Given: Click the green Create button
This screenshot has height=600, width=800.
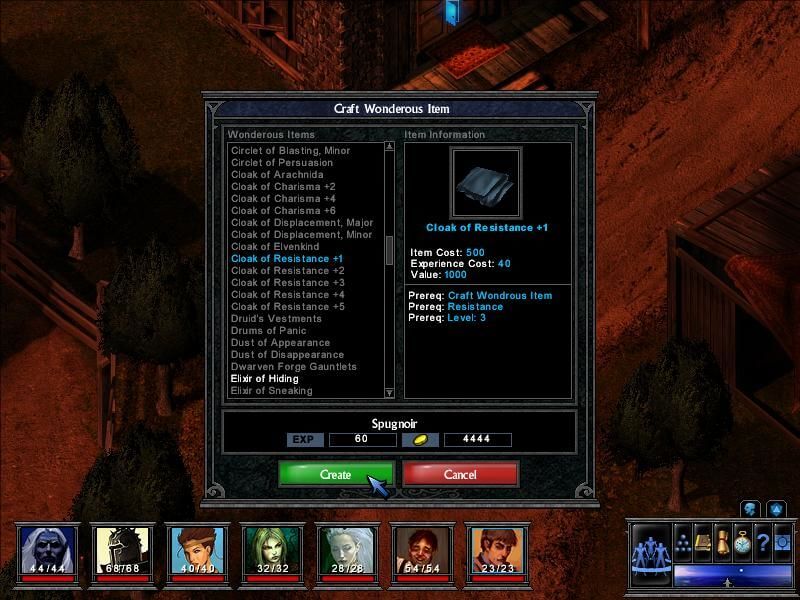Looking at the screenshot, I should (335, 474).
